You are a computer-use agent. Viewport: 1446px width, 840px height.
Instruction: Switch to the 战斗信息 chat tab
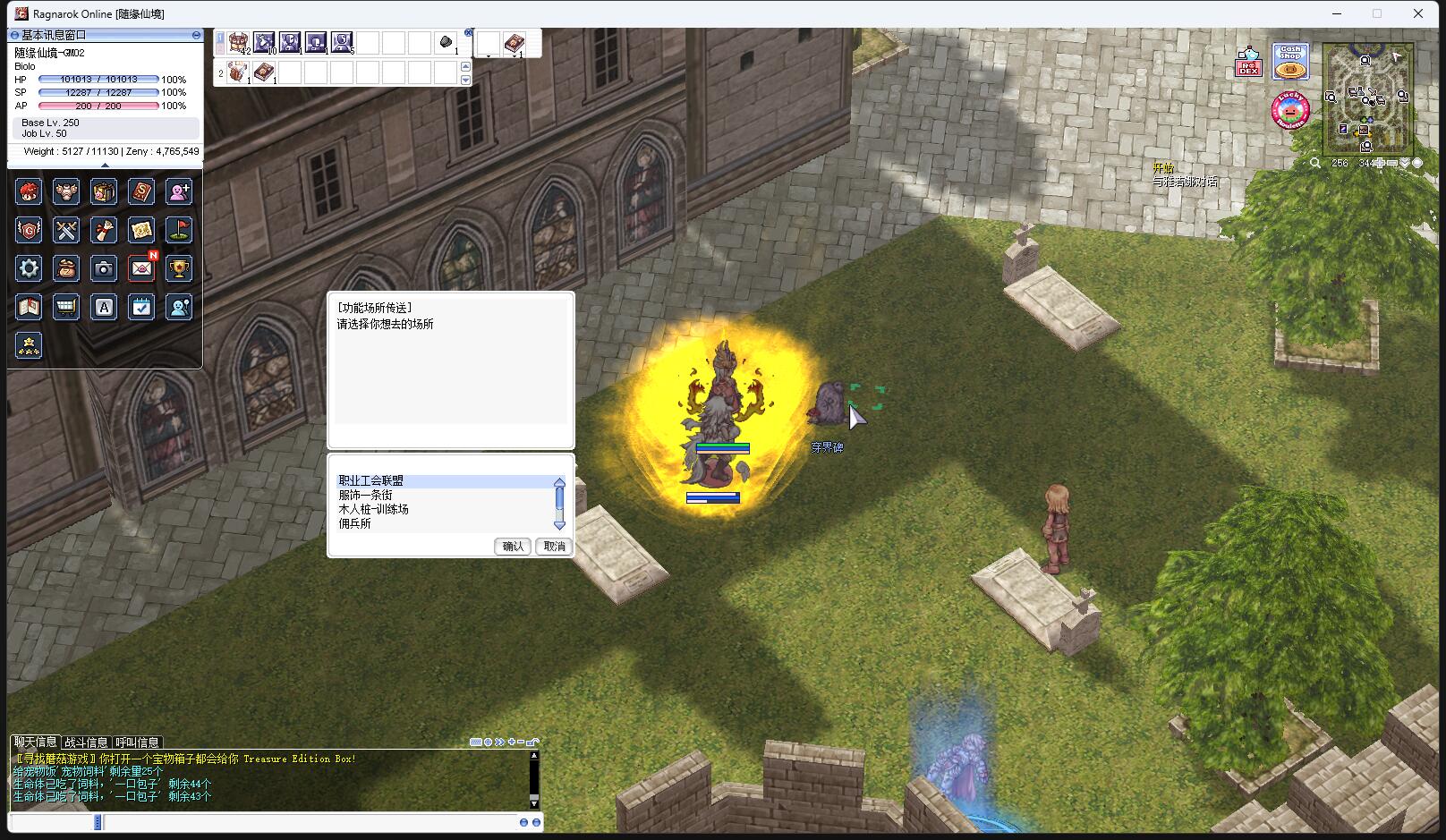[x=86, y=742]
